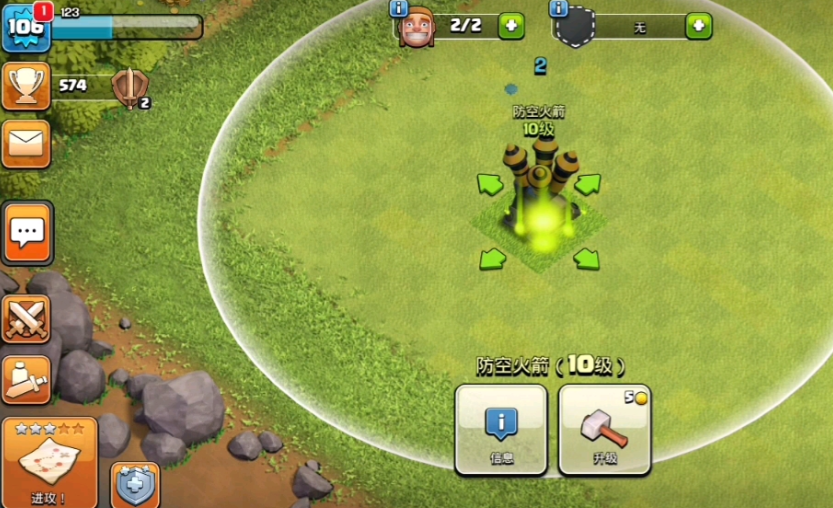
Task: Select the league shield badge
Action: coord(128,88)
